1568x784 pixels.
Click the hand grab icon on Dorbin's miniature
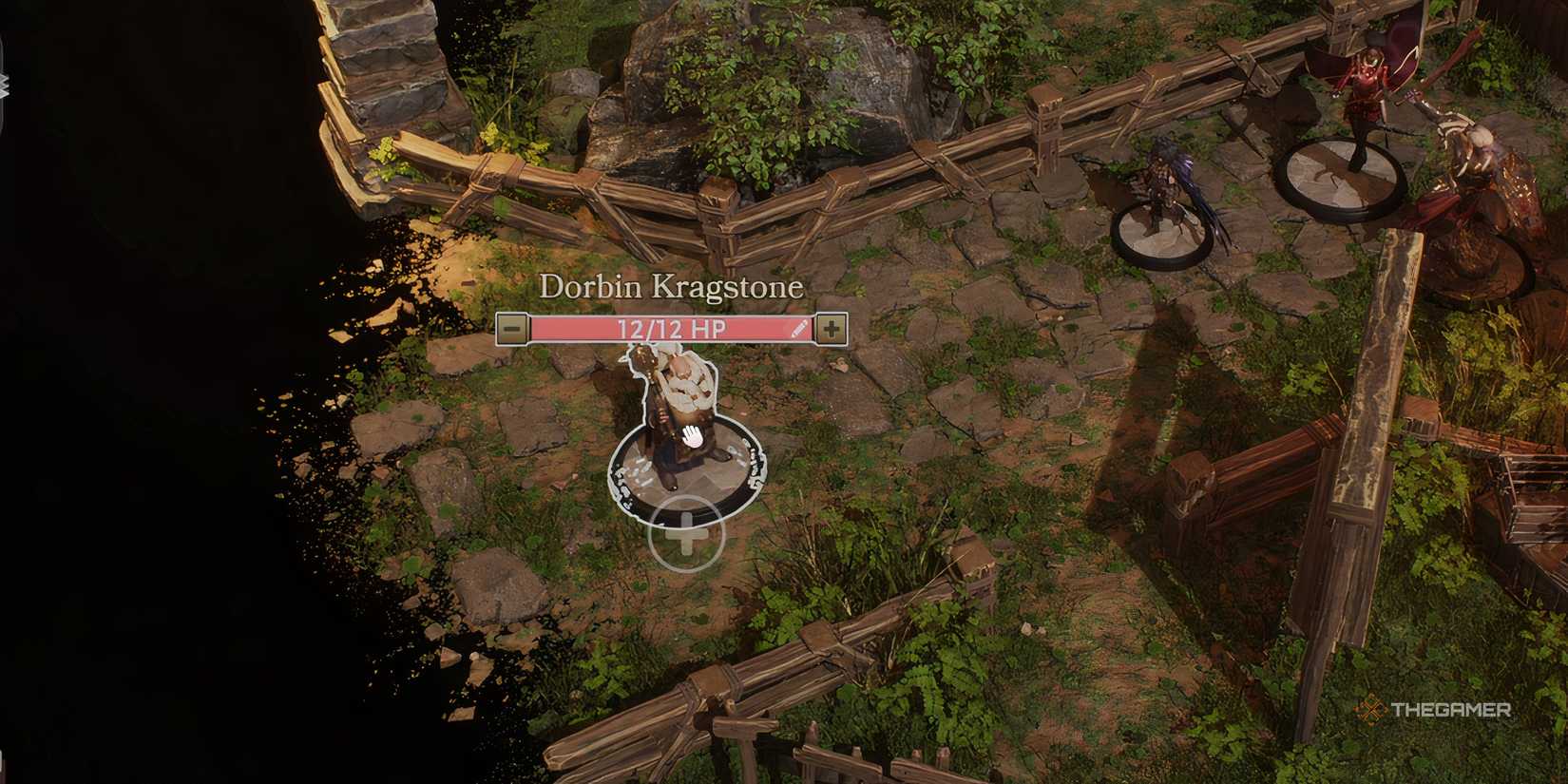point(694,437)
